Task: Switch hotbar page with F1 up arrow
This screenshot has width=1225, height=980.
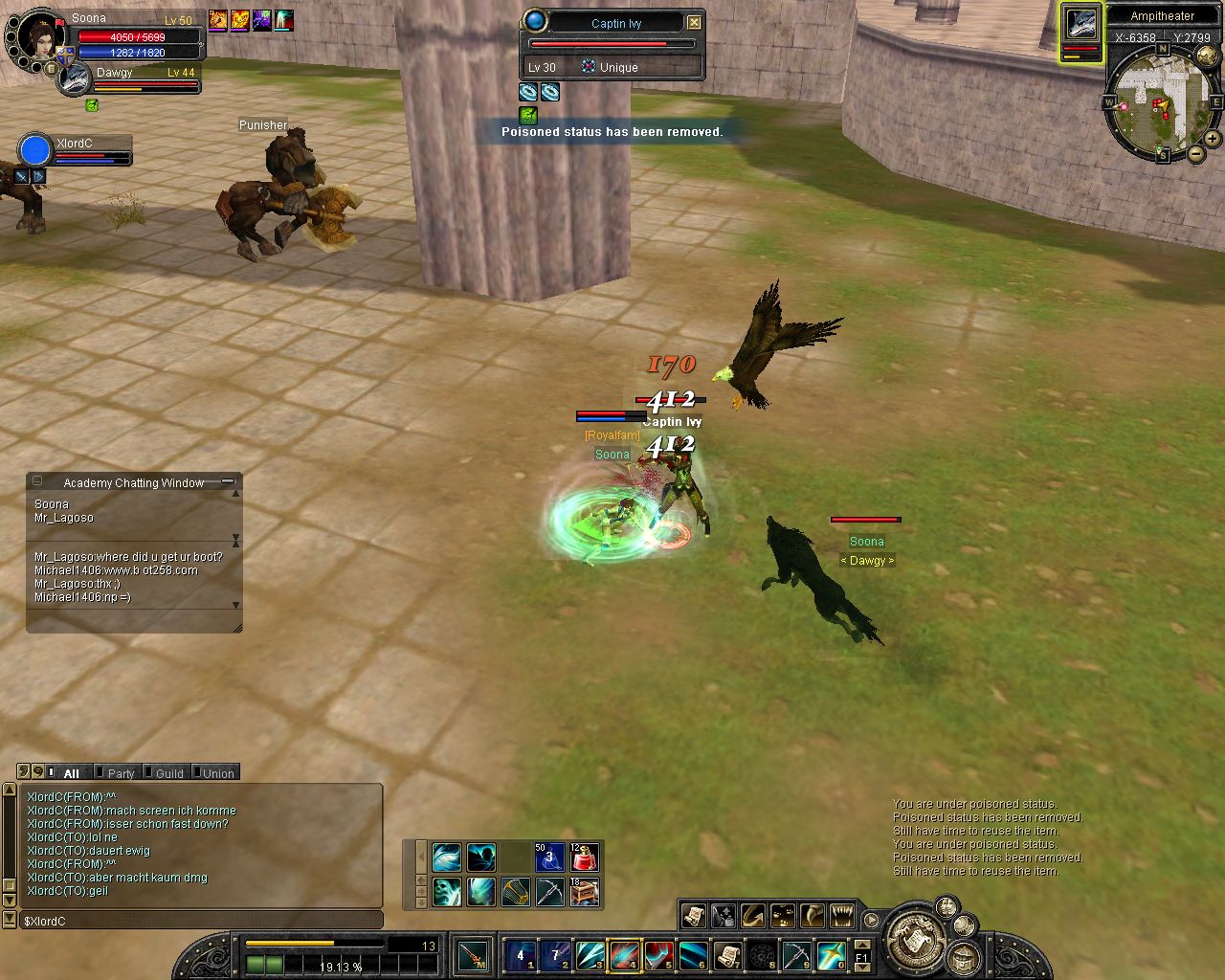Action: pyautogui.click(x=861, y=946)
